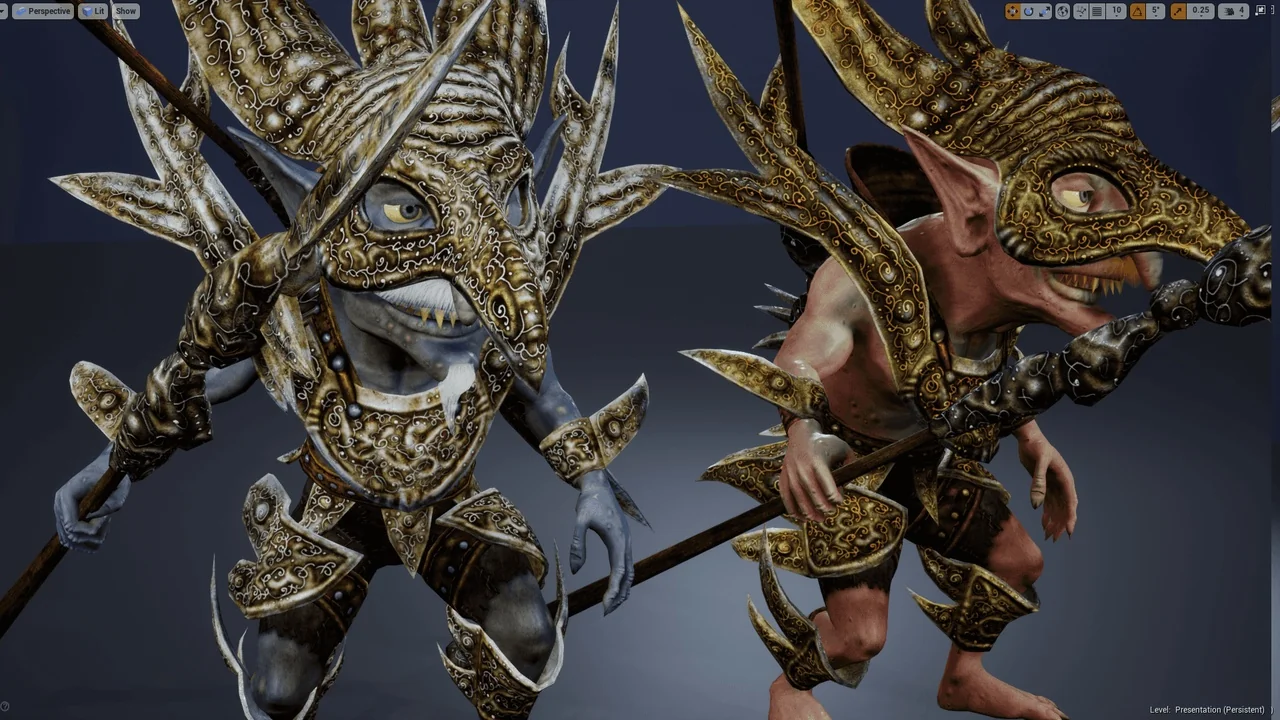Viewport: 1280px width, 720px height.
Task: Toggle grid snapping icon
Action: [1097, 11]
